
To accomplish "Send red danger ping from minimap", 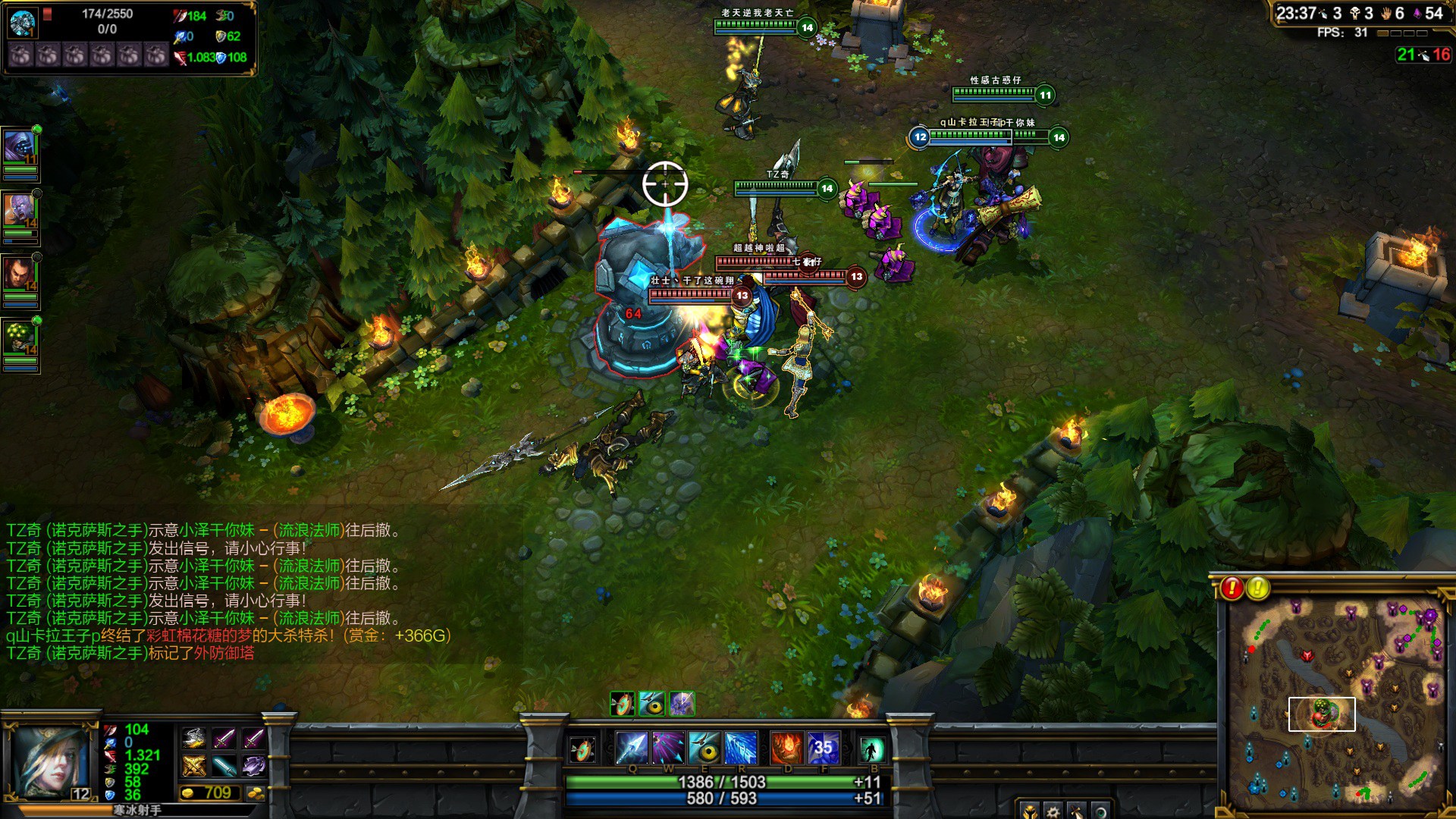I will (1232, 588).
